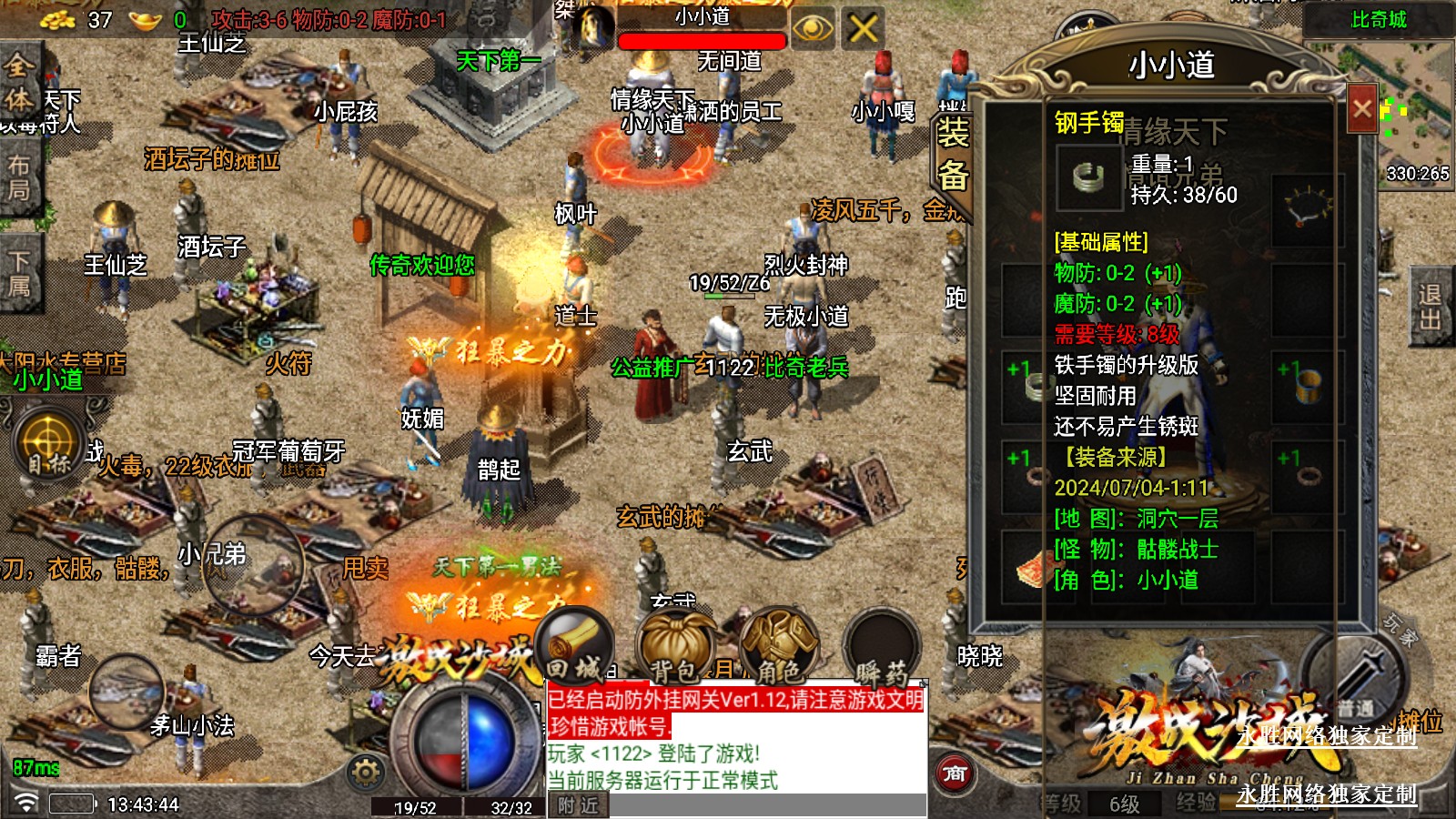View target info with the eye icon
Image resolution: width=1456 pixels, height=819 pixels.
pos(813,29)
